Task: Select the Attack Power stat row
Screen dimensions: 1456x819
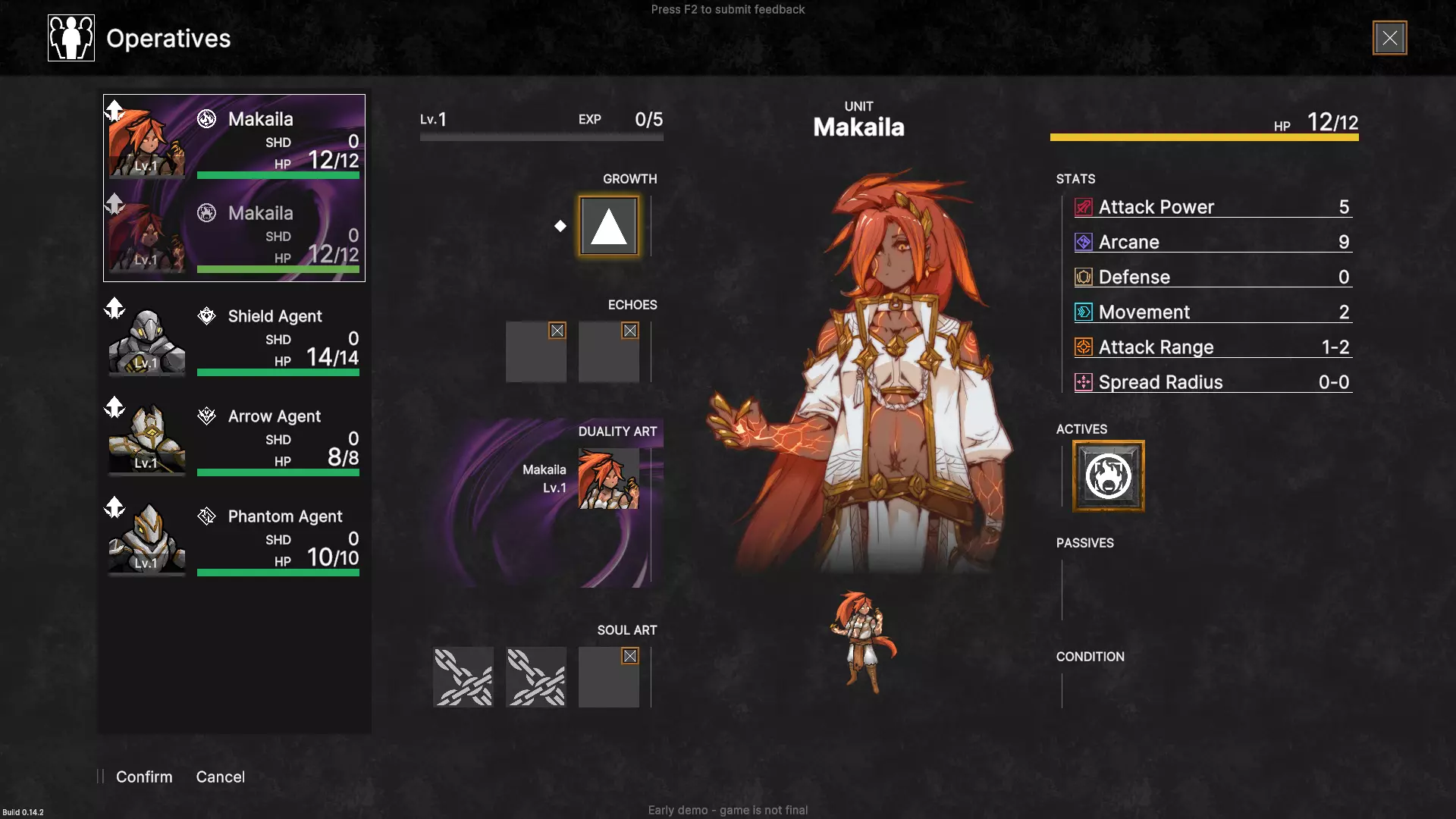Action: point(1212,207)
